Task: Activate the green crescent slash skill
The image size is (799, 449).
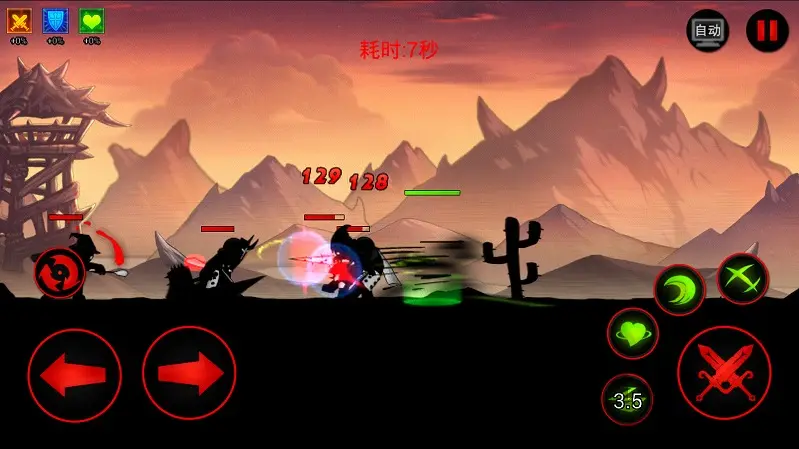Action: [679, 290]
